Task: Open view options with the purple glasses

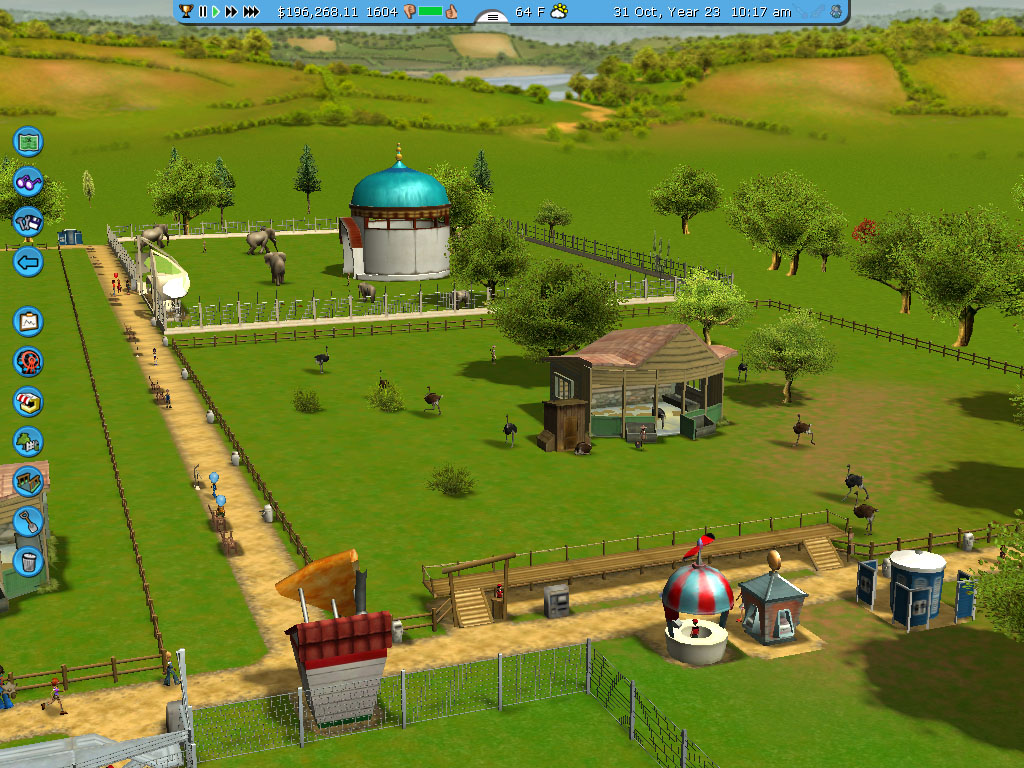Action: pyautogui.click(x=28, y=182)
